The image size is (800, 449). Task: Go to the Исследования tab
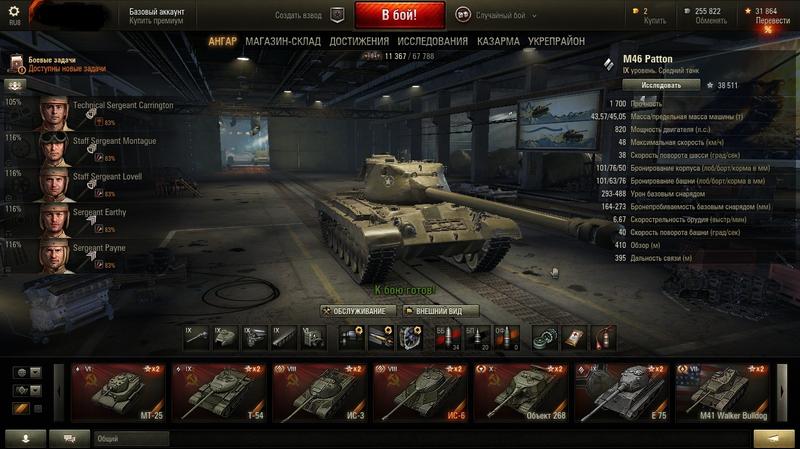click(x=432, y=42)
